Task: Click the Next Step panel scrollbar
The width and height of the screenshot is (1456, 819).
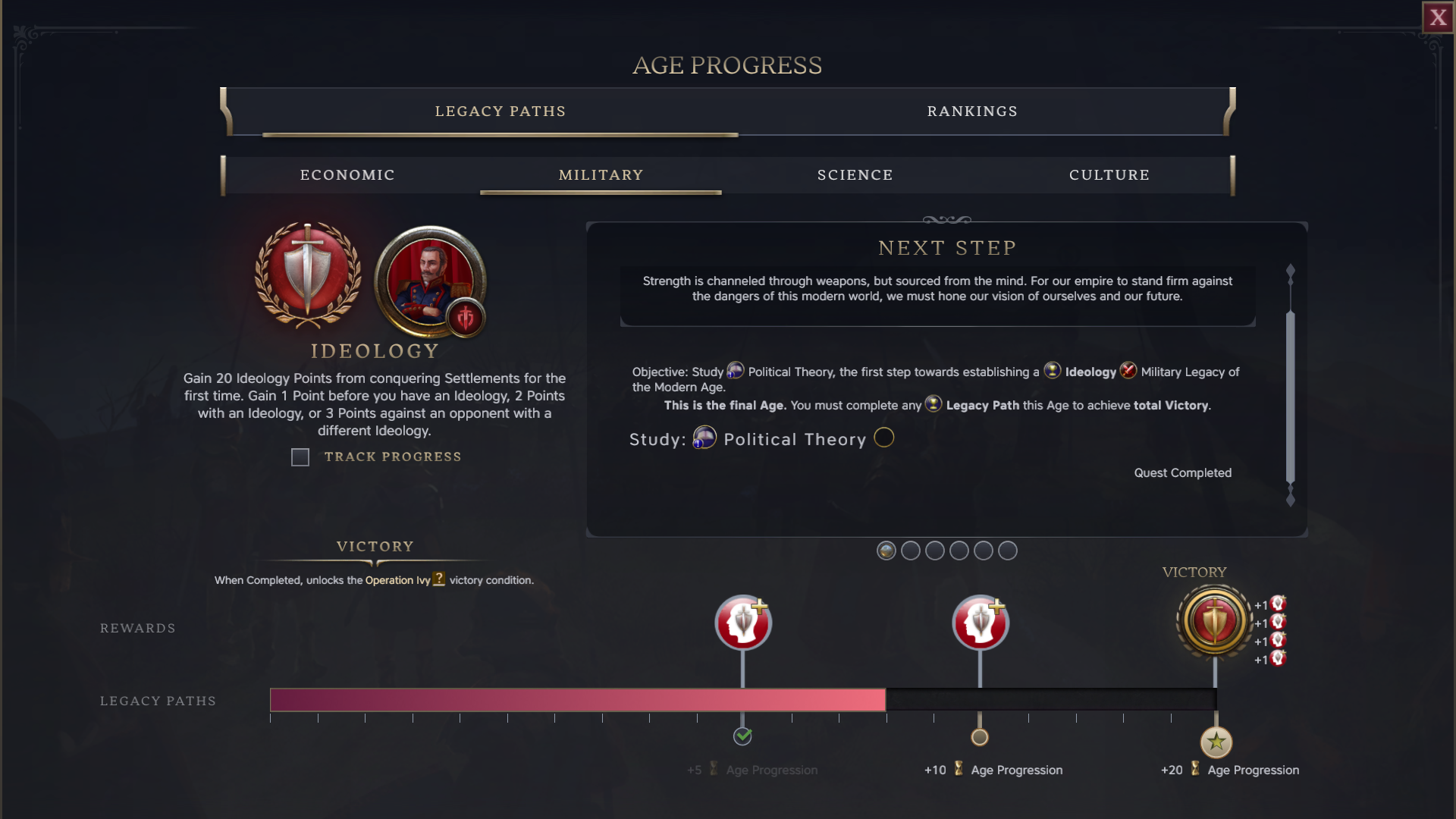Action: click(1290, 394)
